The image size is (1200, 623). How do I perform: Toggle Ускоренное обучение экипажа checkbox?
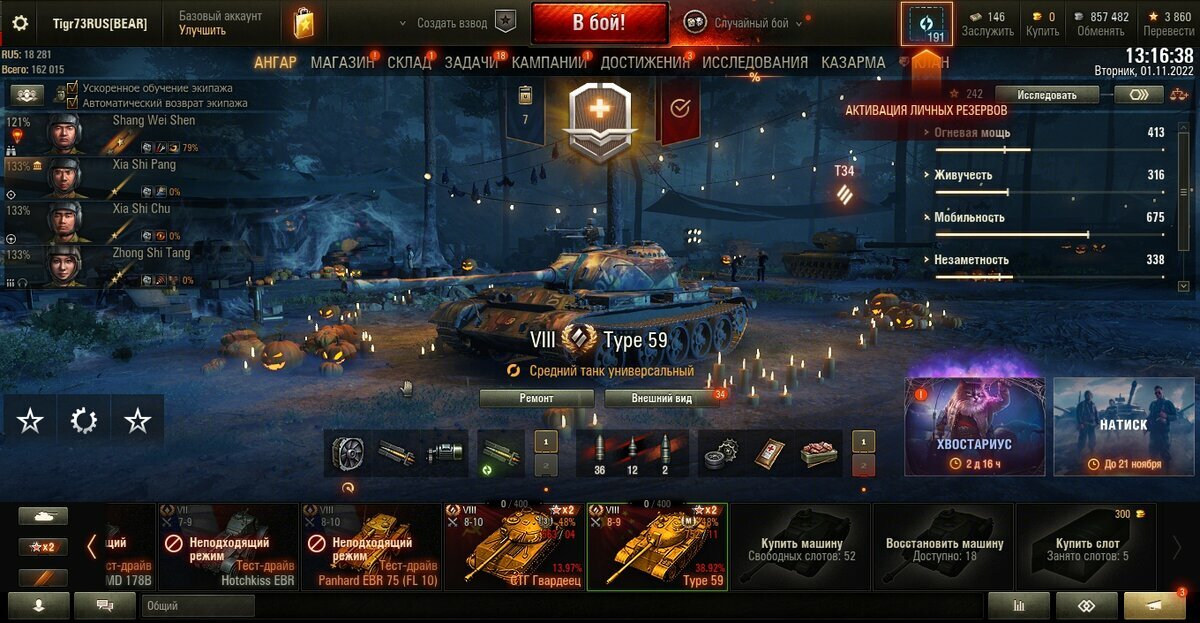(x=72, y=88)
